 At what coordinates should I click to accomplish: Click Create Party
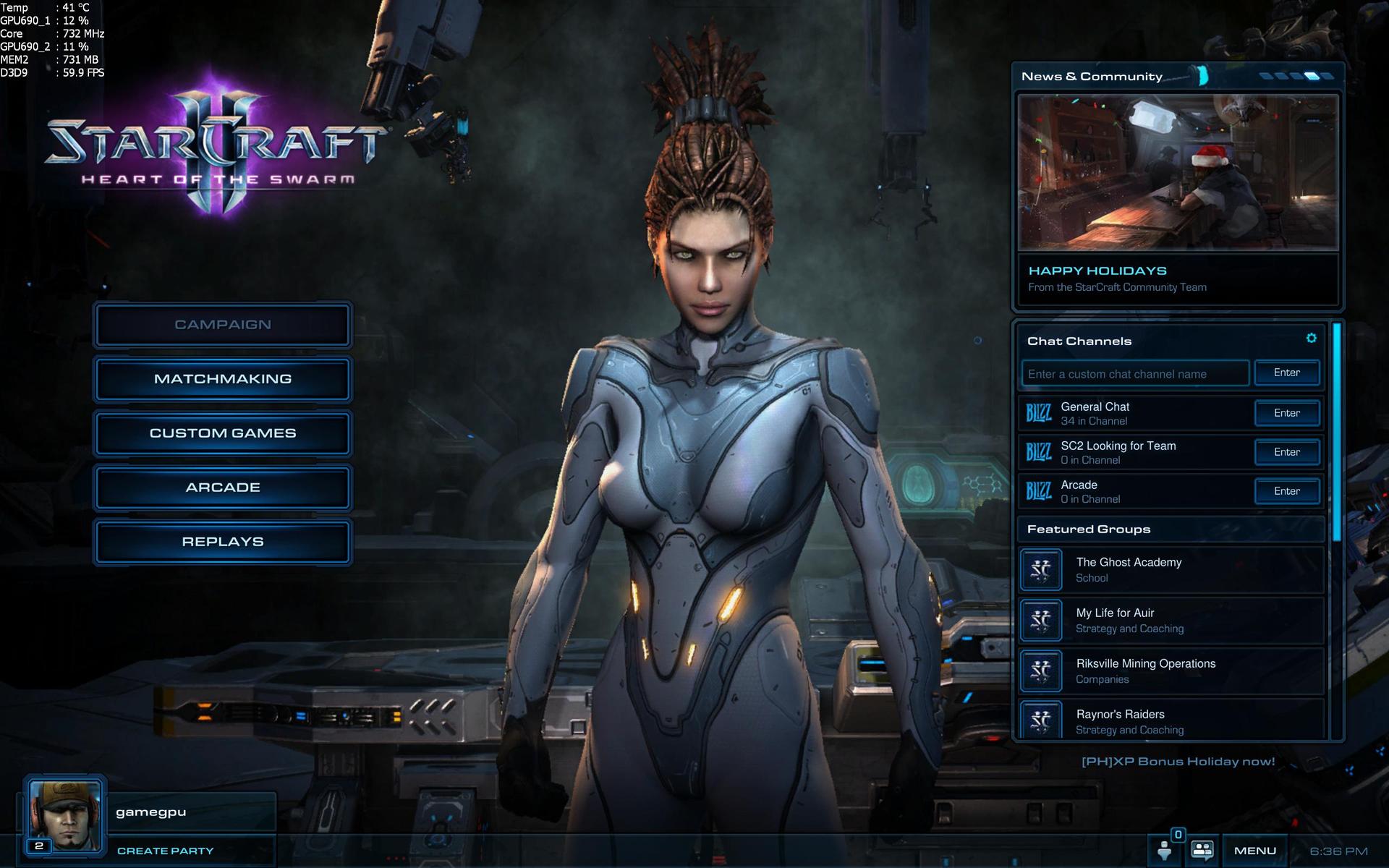pyautogui.click(x=166, y=851)
